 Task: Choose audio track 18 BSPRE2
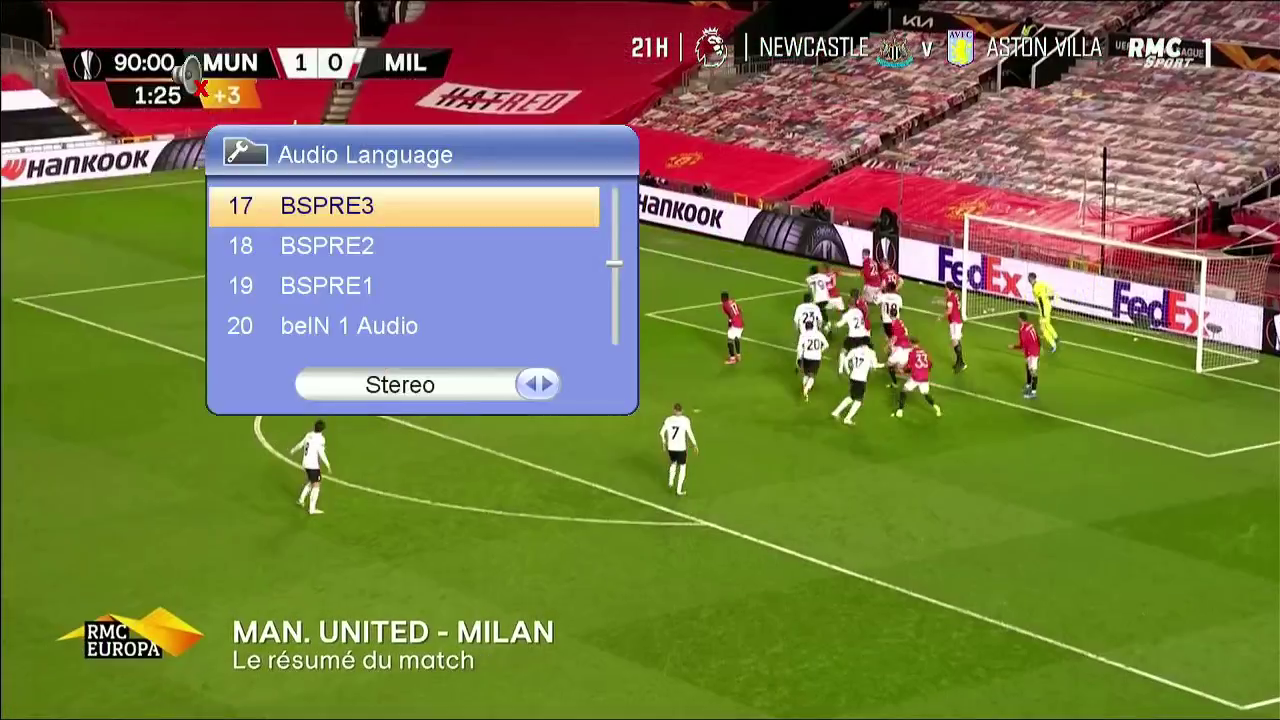click(404, 246)
